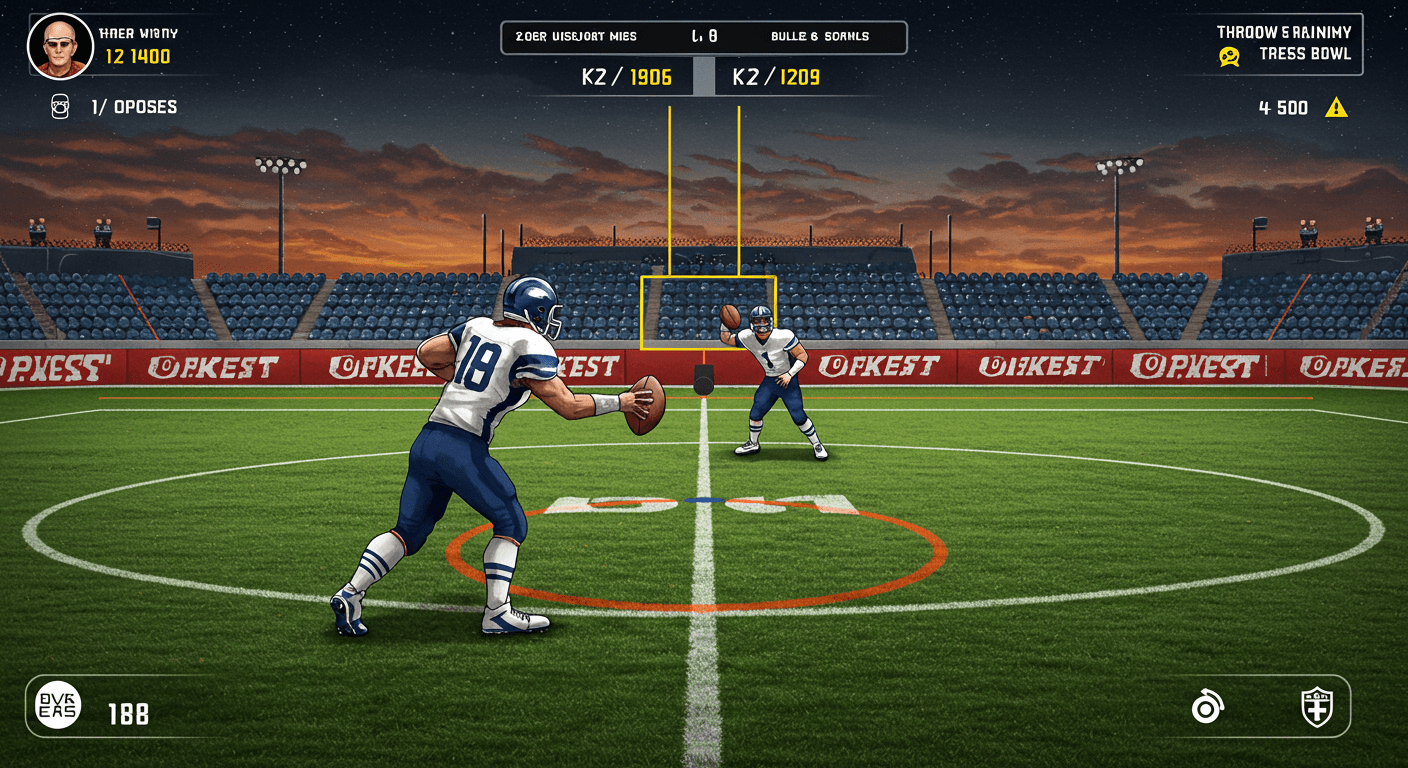This screenshot has height=768, width=1408.
Task: Select the DVREAS team badge bottom left
Action: point(57,706)
